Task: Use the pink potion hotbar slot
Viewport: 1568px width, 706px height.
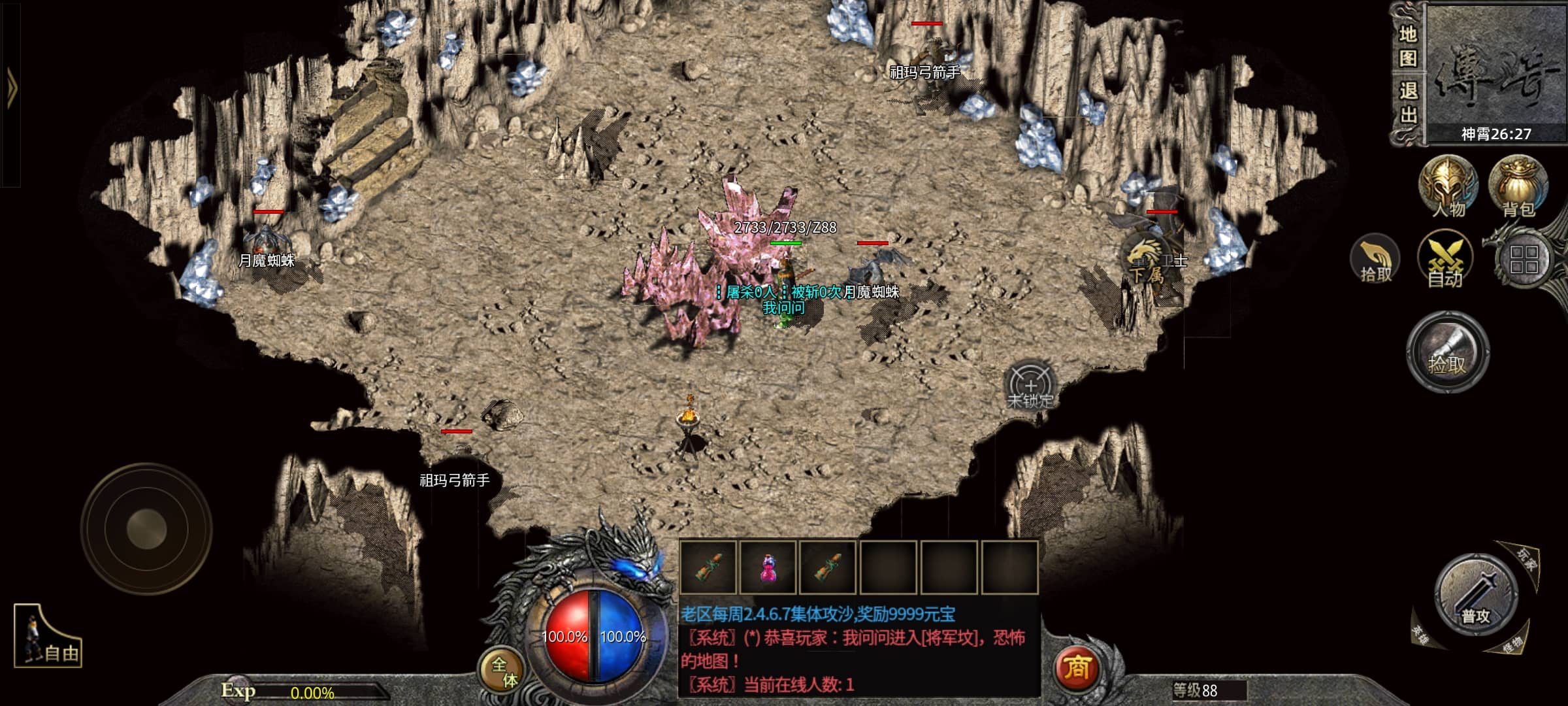Action: pyautogui.click(x=768, y=567)
